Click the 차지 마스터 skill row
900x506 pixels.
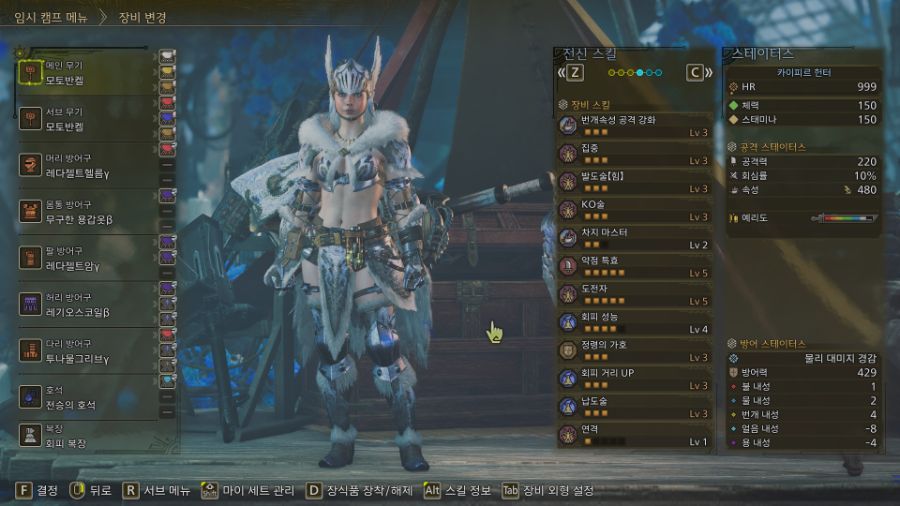coord(635,238)
